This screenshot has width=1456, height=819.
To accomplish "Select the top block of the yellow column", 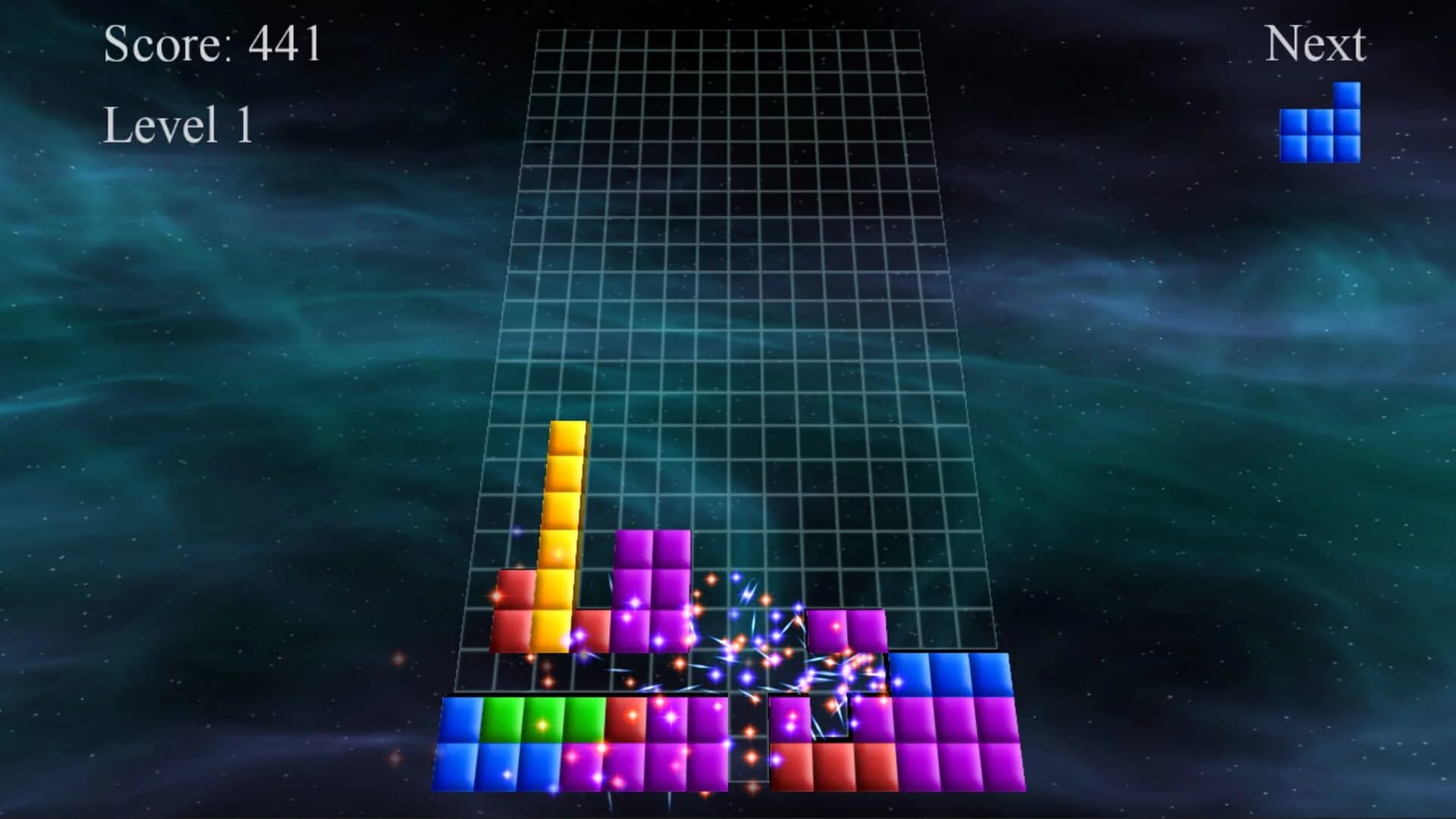I will (567, 436).
